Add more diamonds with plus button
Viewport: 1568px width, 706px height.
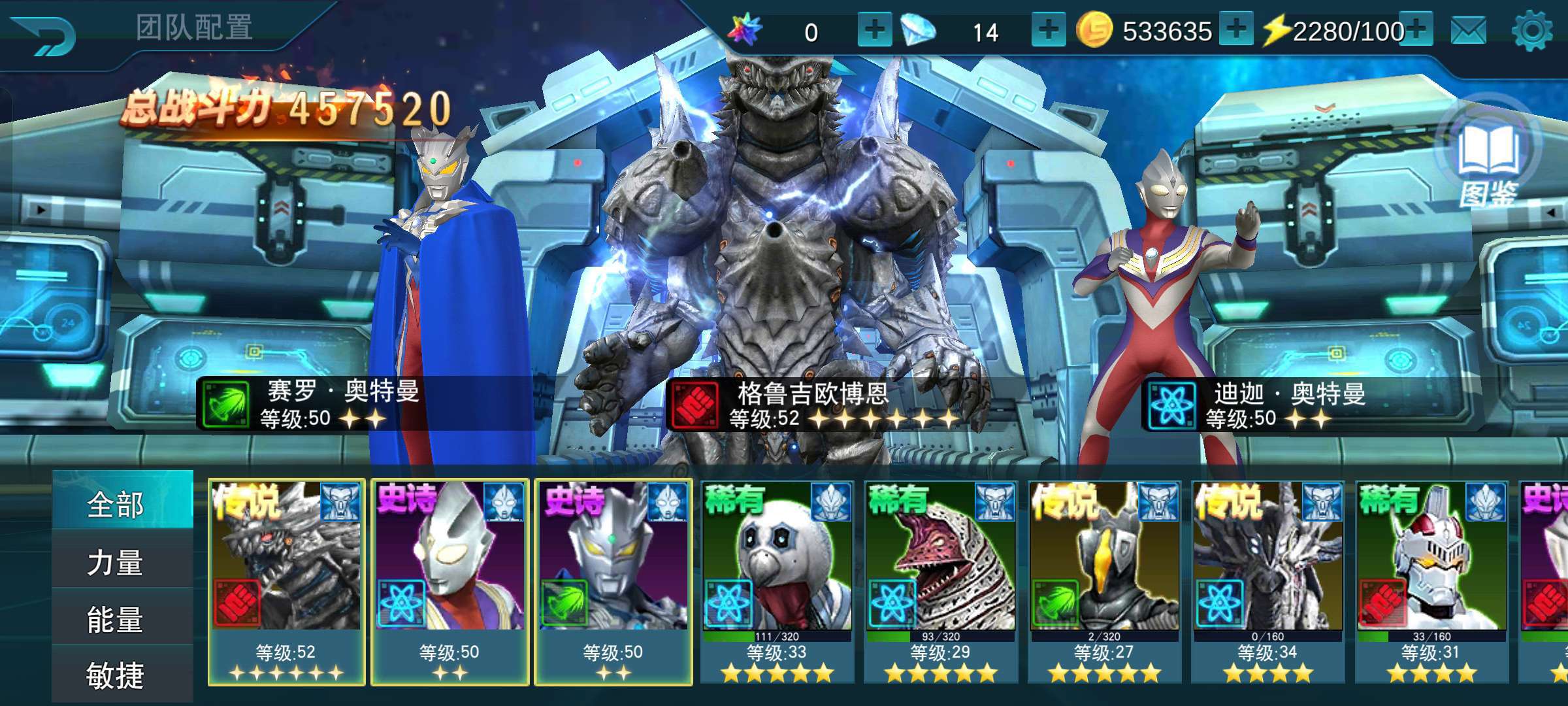(x=1049, y=29)
